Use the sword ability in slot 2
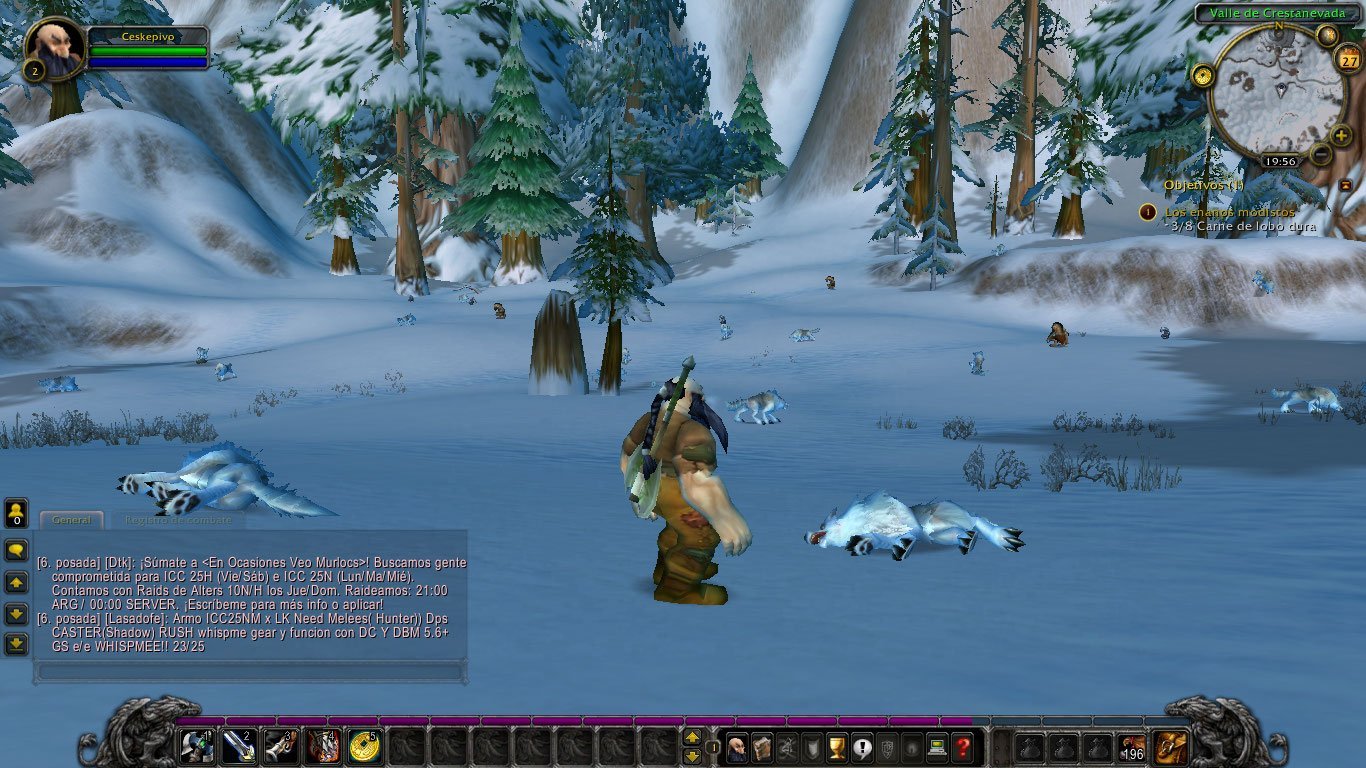The image size is (1366, 768). click(239, 746)
